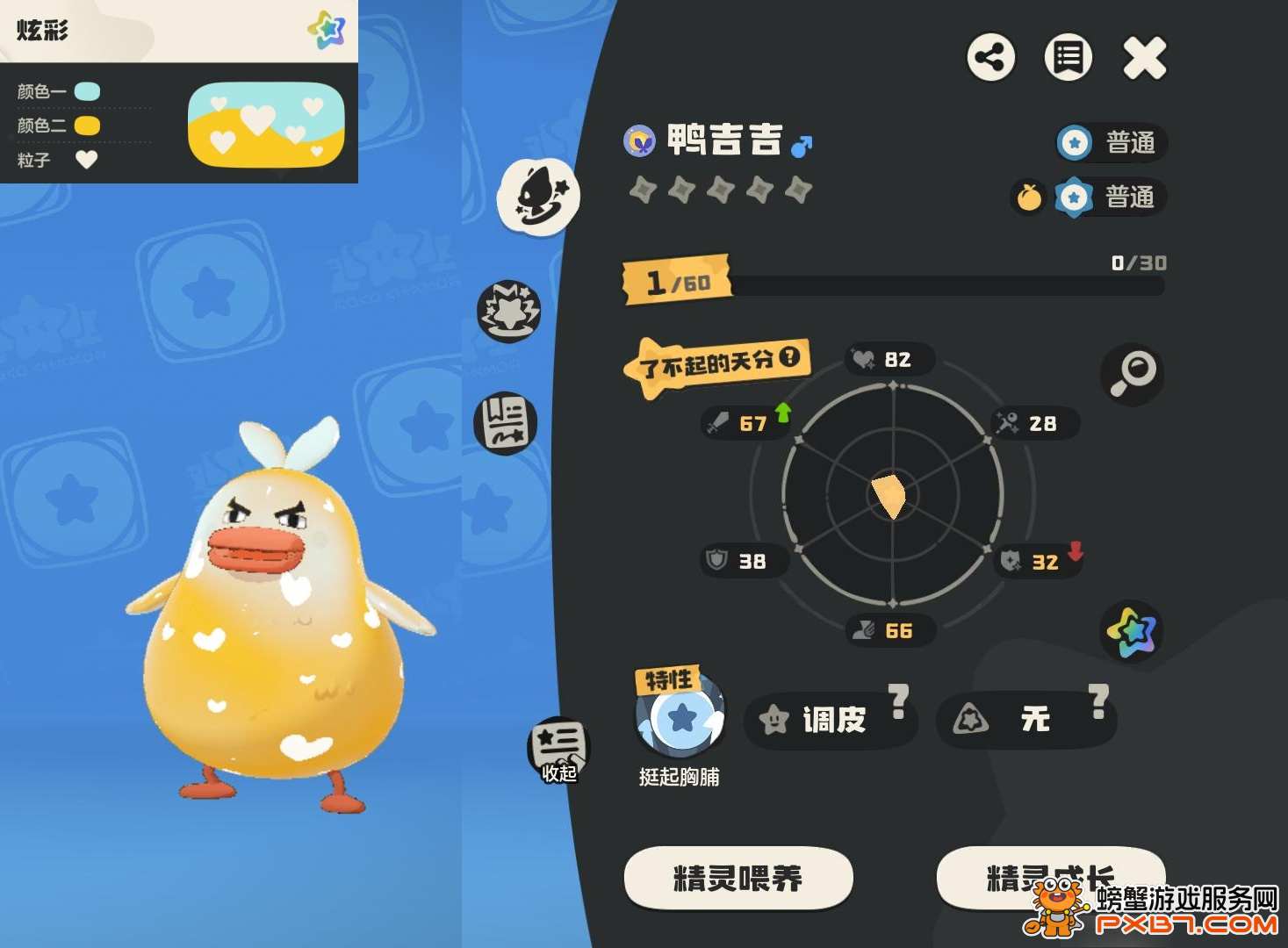Click the 1/60 level progress bar
Viewport: 1288px width, 948px height.
[680, 282]
